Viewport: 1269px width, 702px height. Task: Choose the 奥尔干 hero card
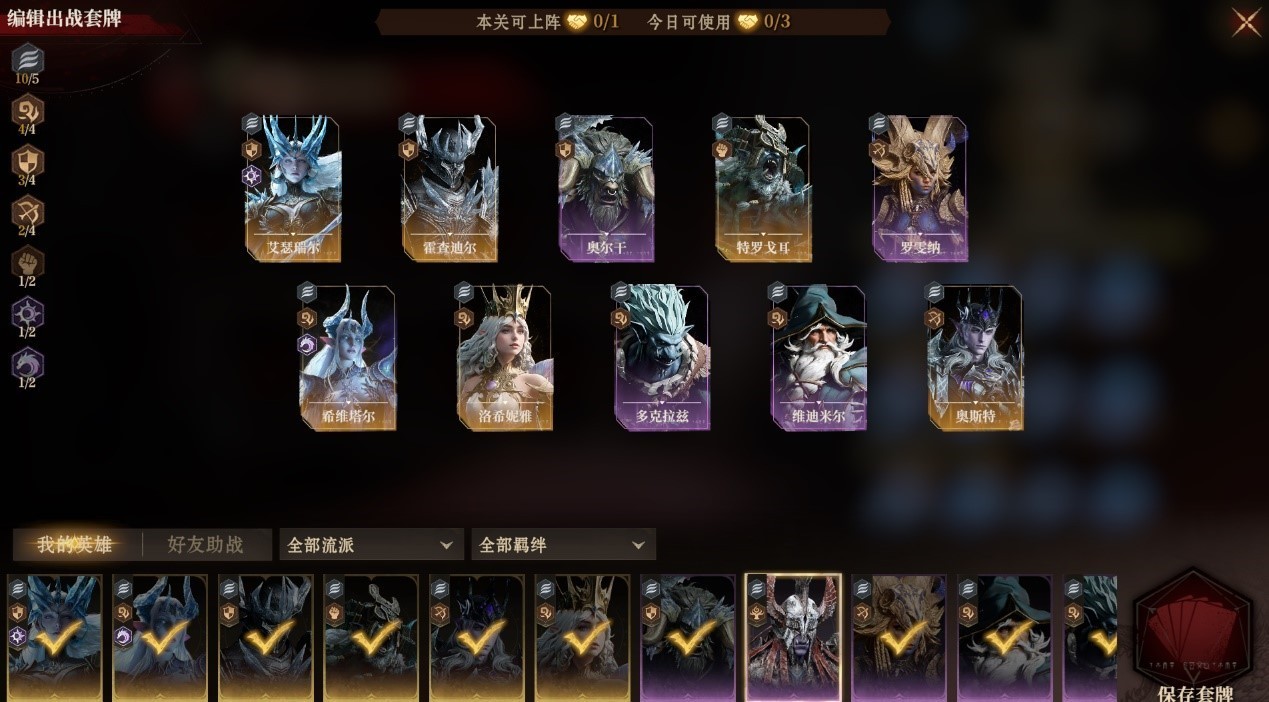[606, 189]
